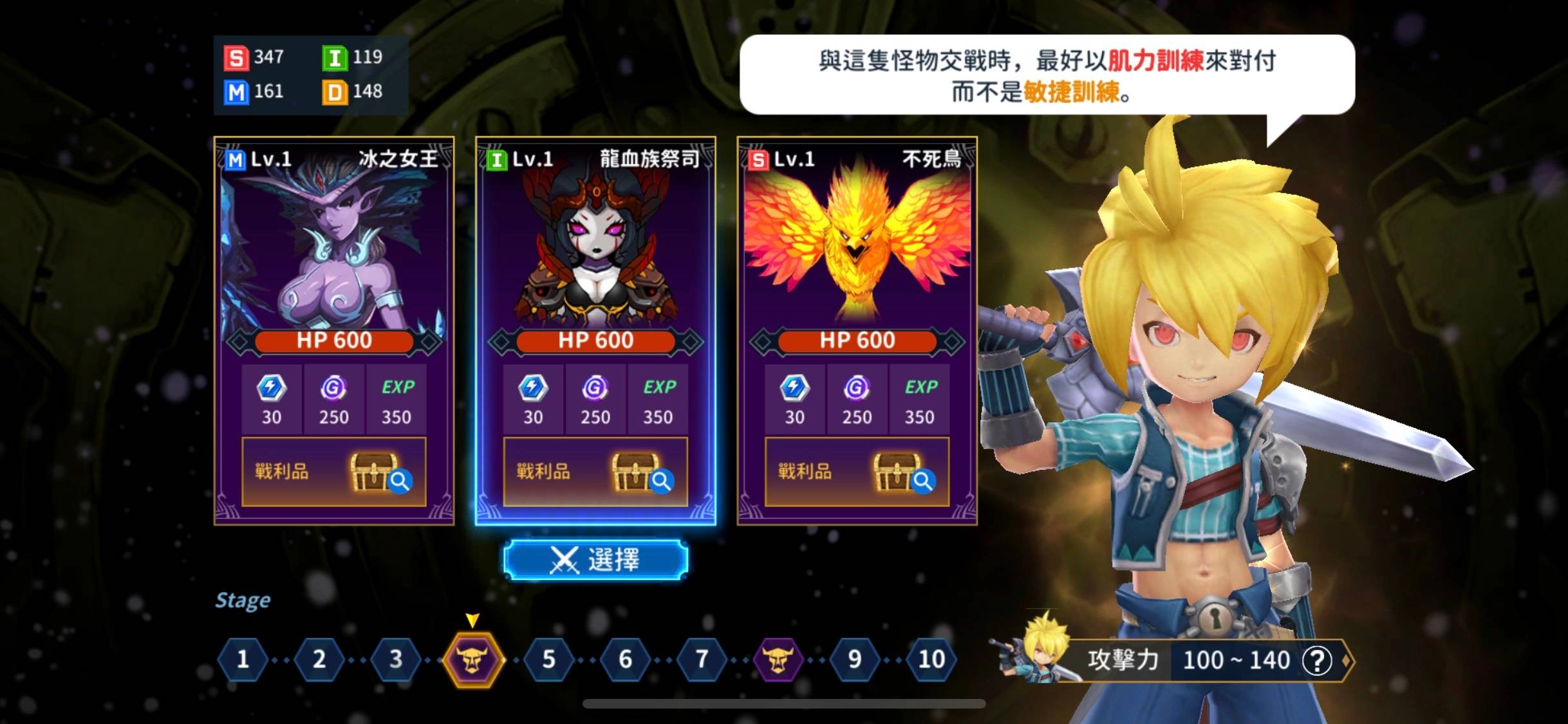Open the 攻擊力 help question mark
Viewport: 1568px width, 724px height.
[1317, 660]
